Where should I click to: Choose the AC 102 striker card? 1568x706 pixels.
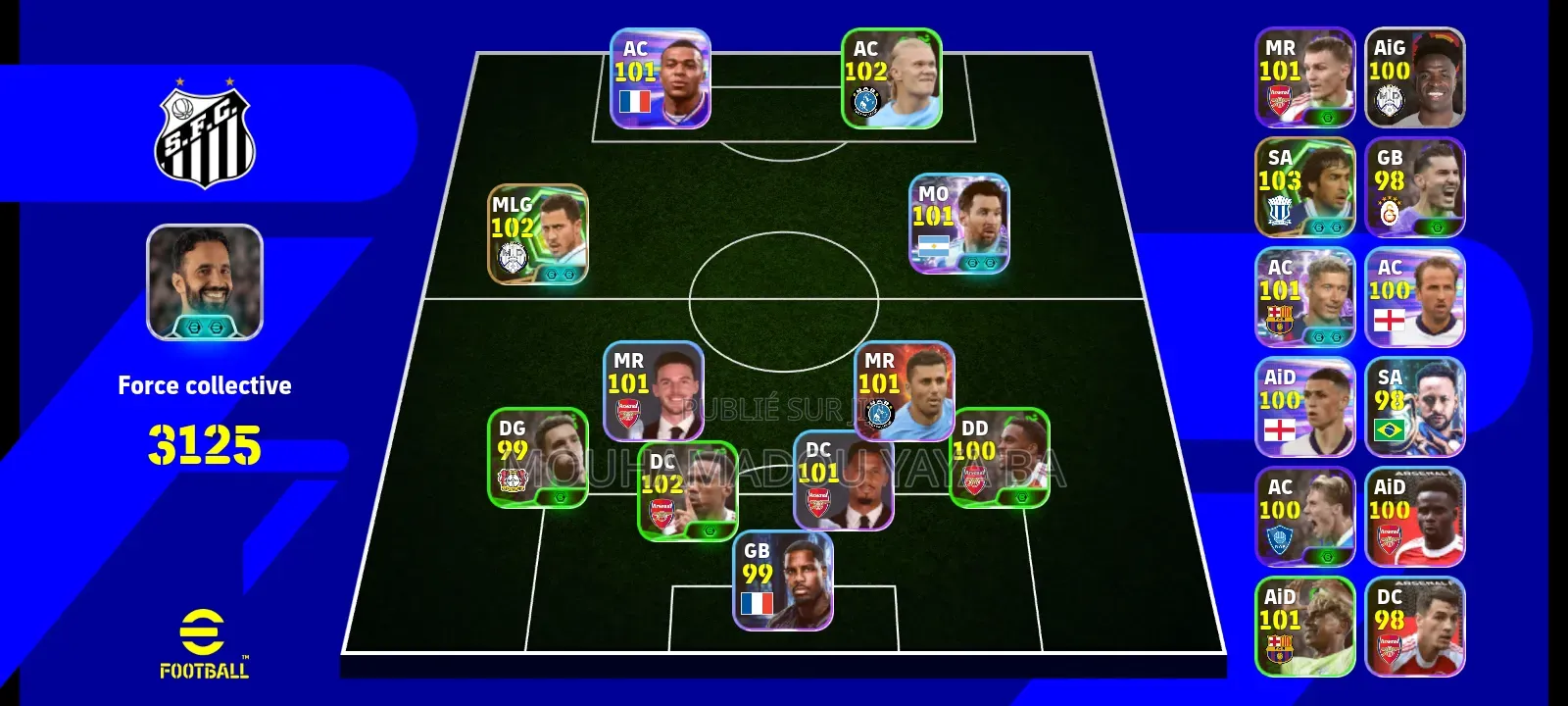click(891, 78)
